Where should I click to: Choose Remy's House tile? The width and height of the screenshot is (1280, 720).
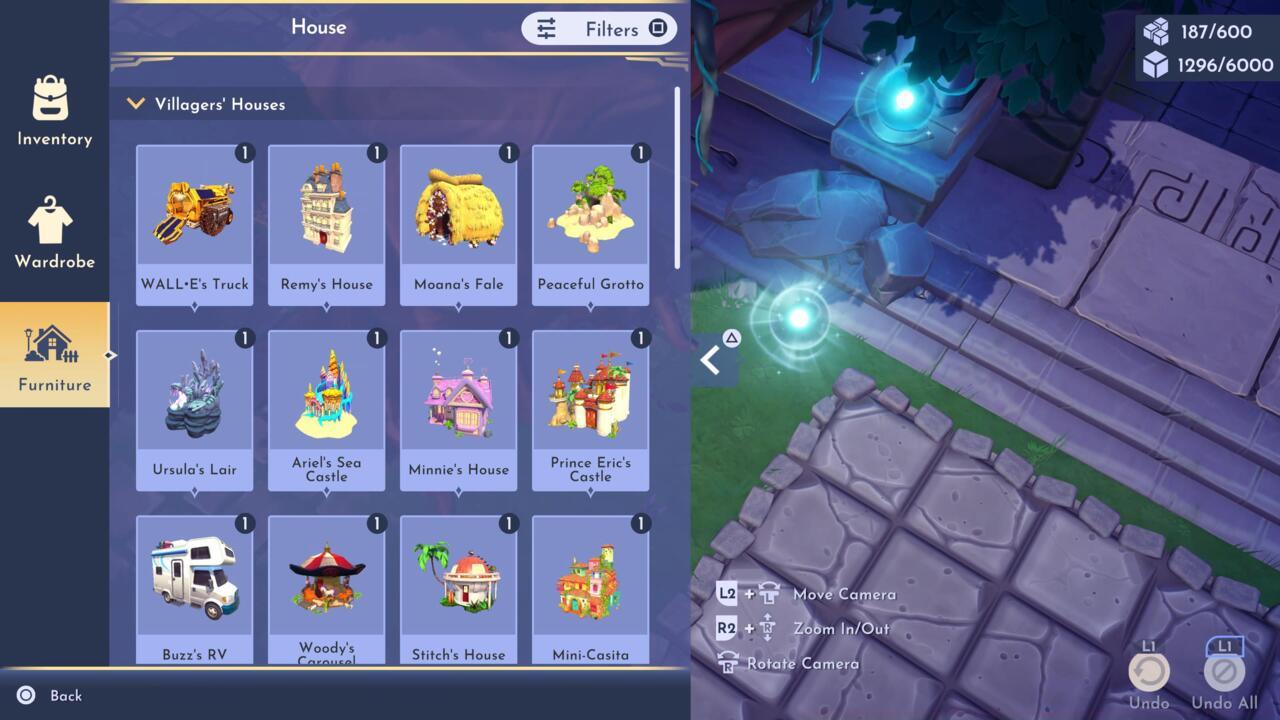tap(327, 224)
